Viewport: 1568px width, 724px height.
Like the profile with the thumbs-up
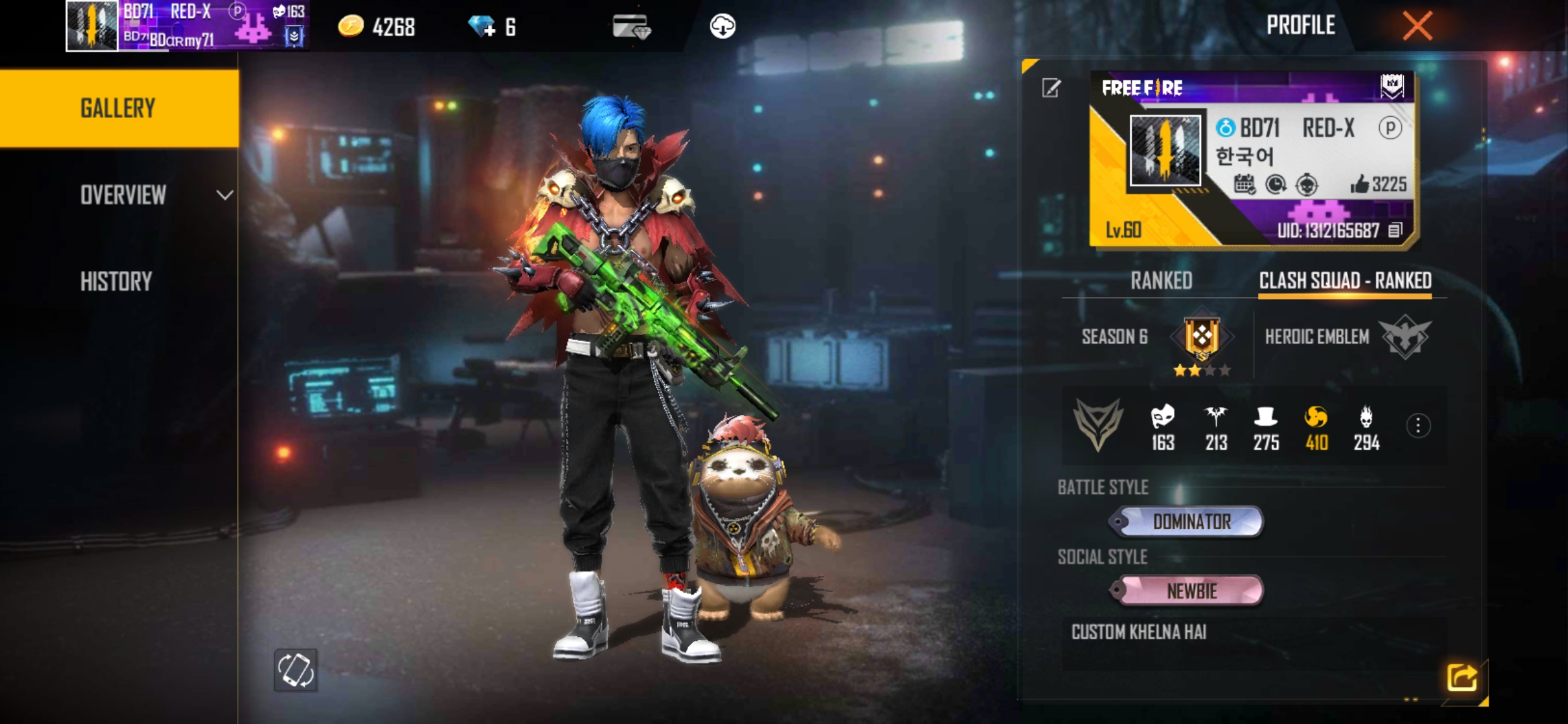pyautogui.click(x=1360, y=184)
